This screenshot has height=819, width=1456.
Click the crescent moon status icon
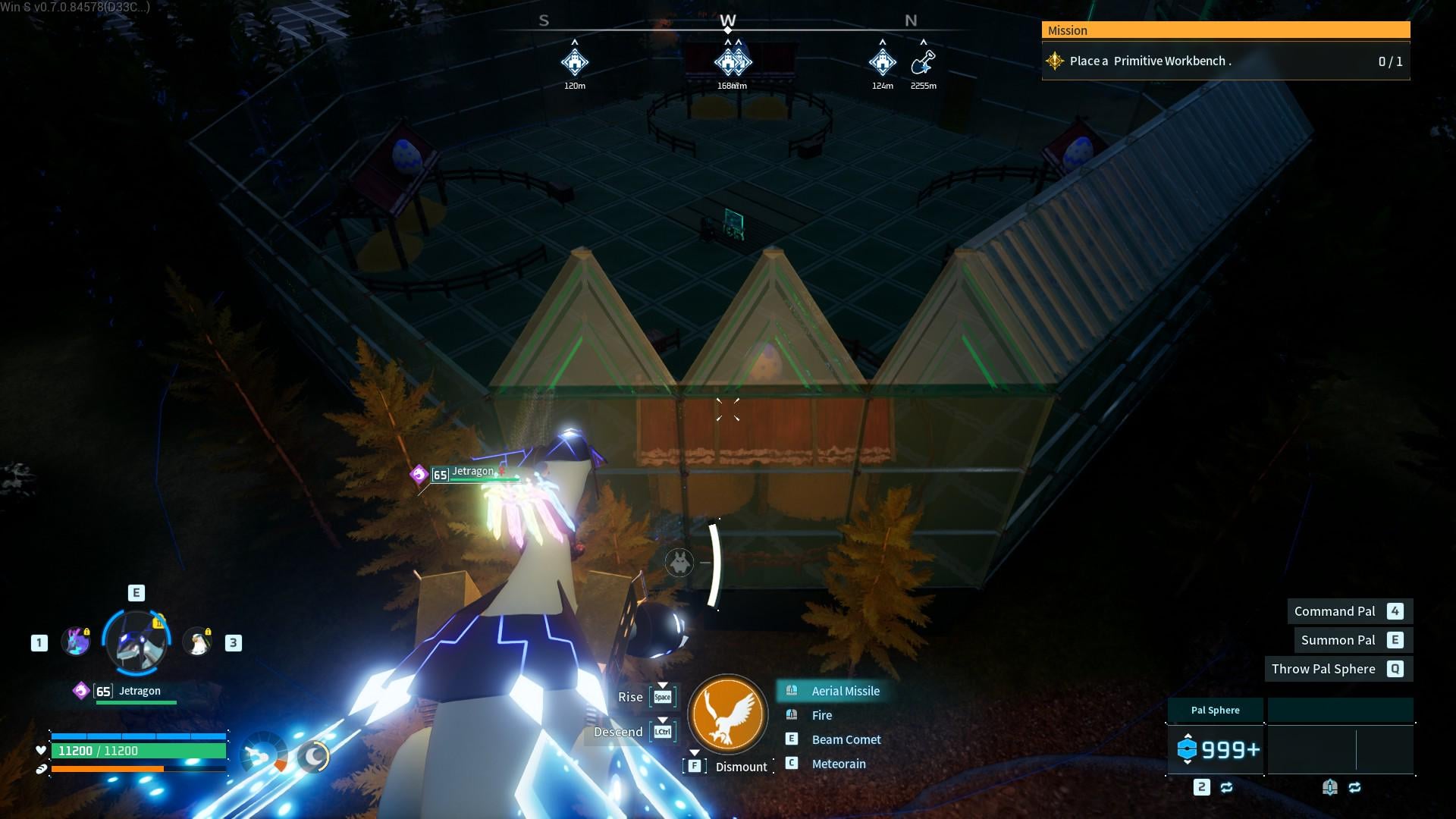coord(312,756)
